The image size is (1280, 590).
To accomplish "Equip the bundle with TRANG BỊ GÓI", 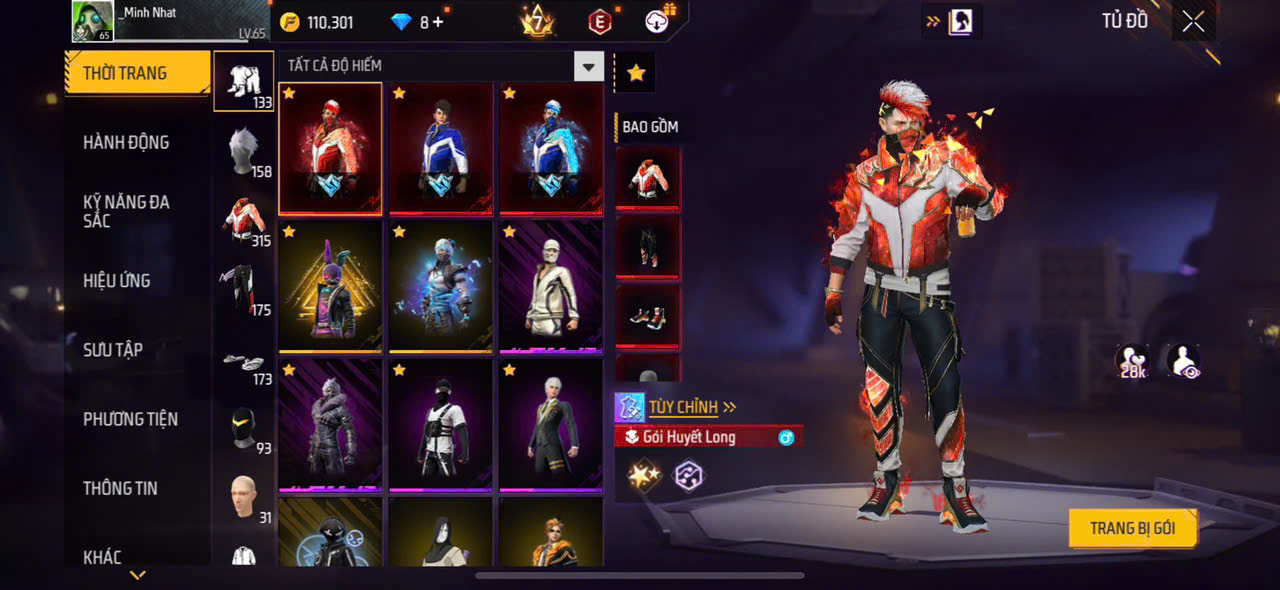I will coord(1132,528).
